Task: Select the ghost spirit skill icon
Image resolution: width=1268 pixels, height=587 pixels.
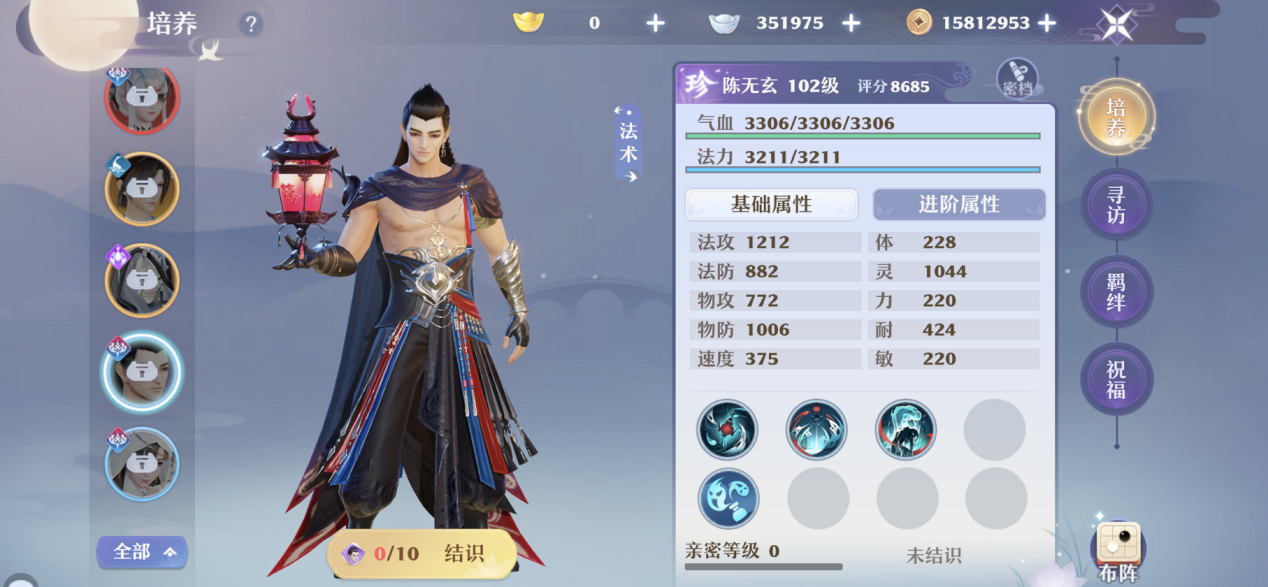Action: (728, 498)
